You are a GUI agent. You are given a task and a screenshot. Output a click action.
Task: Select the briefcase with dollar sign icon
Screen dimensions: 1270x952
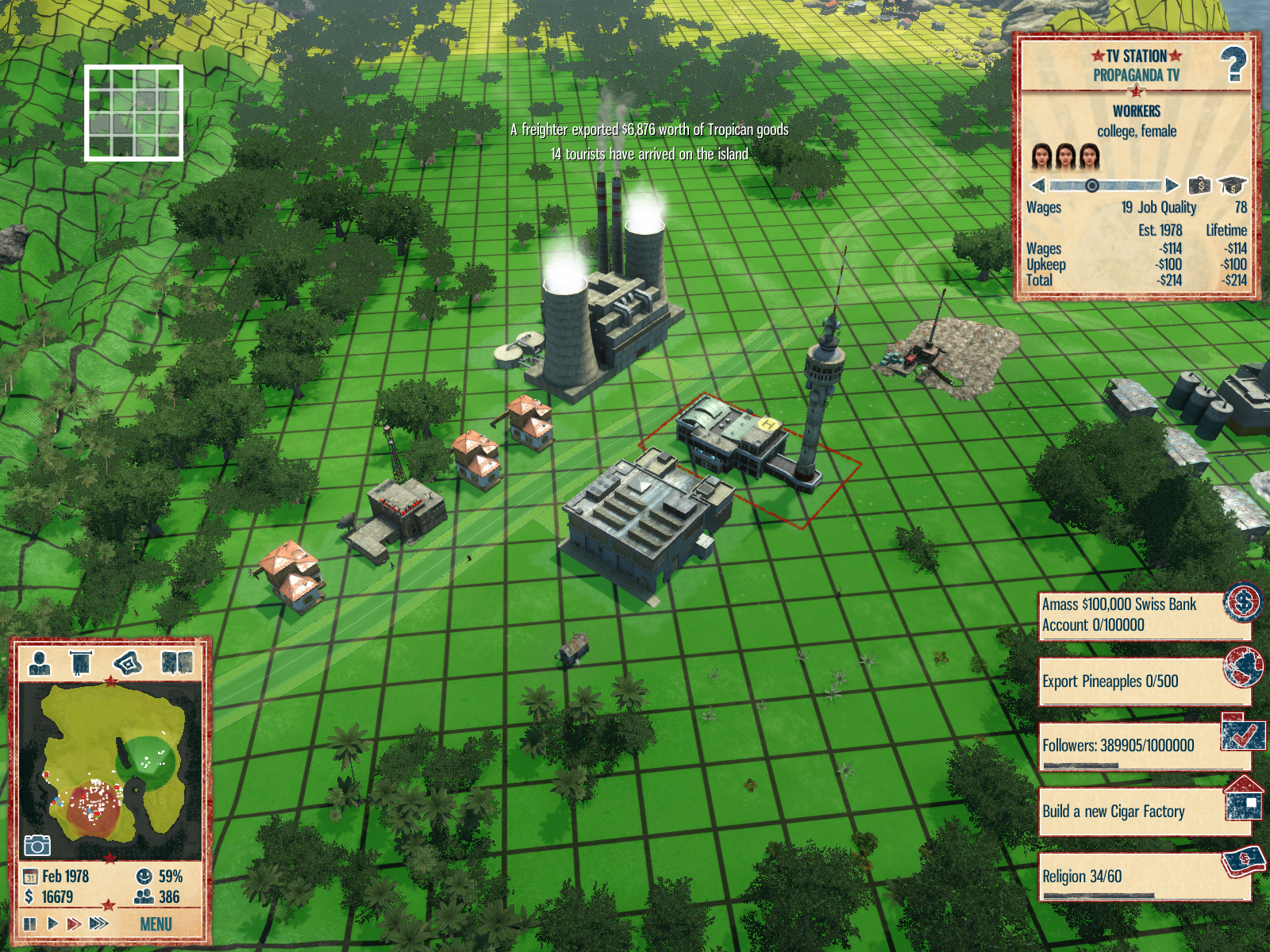pyautogui.click(x=1199, y=186)
